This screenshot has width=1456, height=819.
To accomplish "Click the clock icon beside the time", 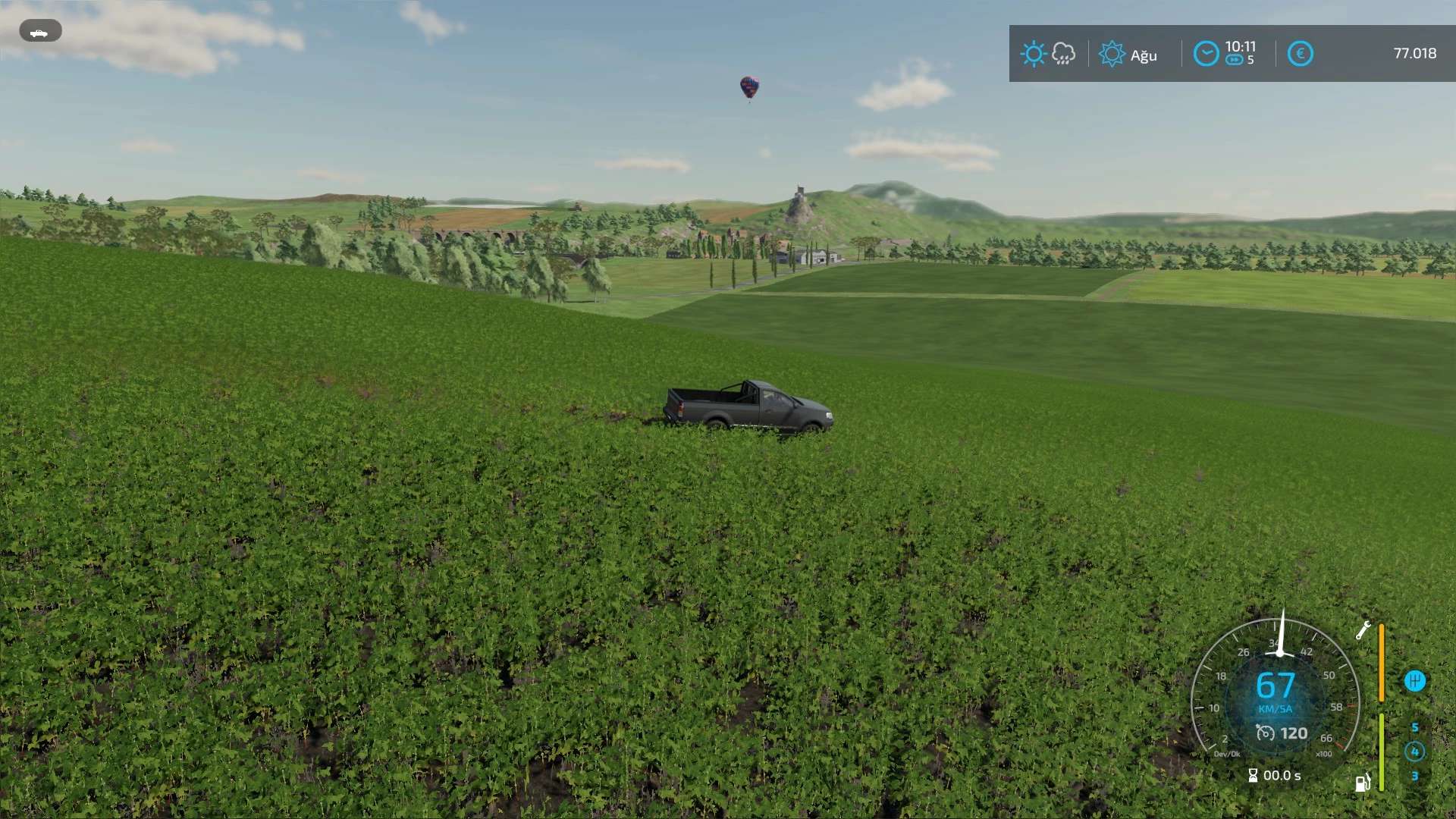I will pos(1206,54).
